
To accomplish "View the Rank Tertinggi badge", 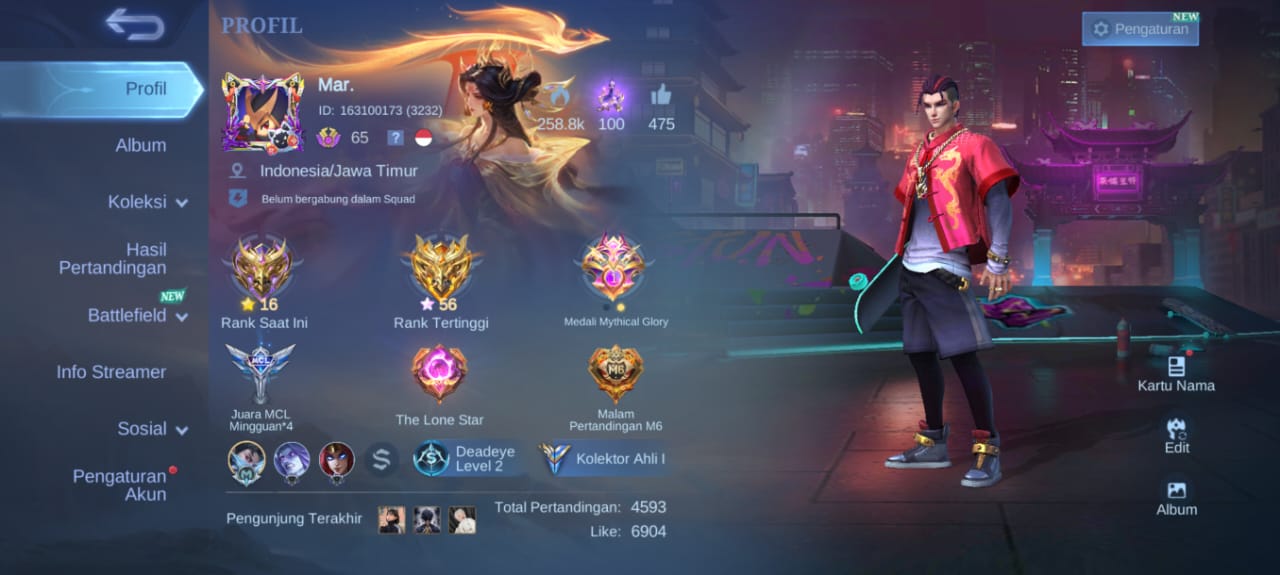I will coord(441,270).
